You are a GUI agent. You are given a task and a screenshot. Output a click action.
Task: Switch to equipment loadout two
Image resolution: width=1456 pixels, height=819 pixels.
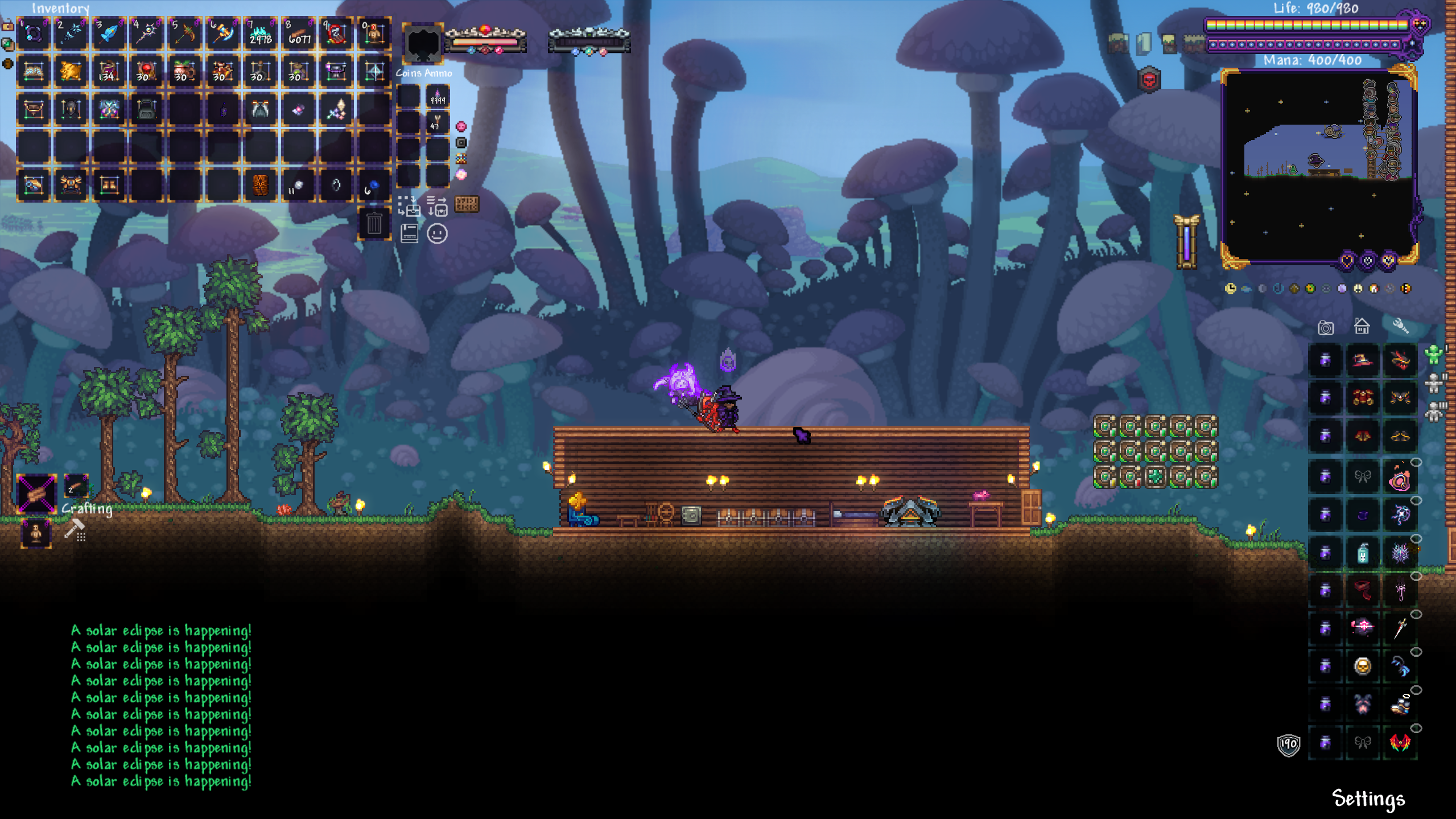pos(1434,382)
